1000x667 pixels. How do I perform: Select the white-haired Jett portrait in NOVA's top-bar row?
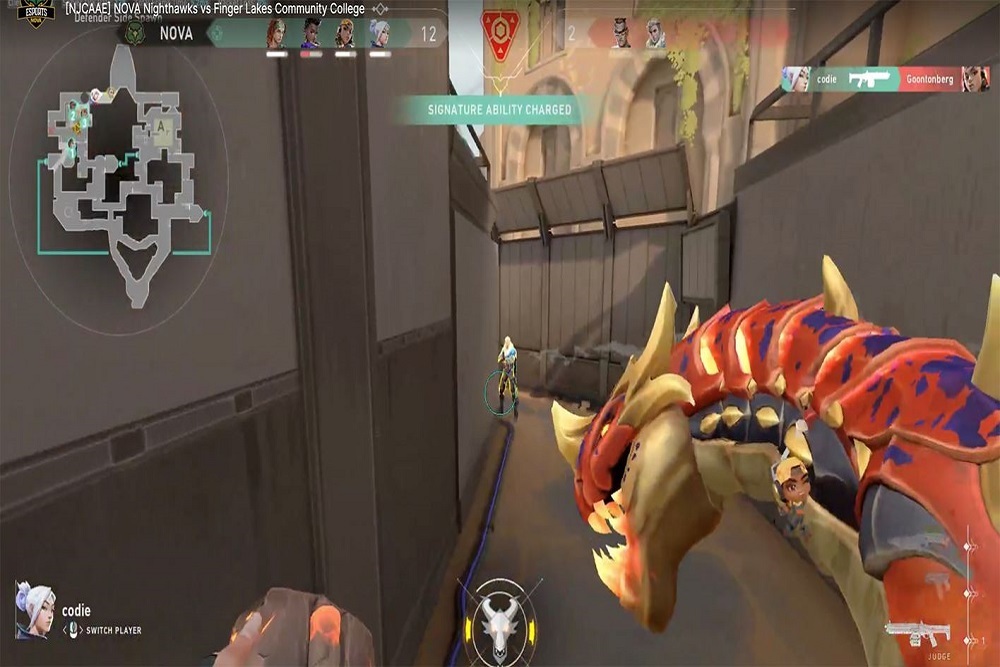coord(379,33)
